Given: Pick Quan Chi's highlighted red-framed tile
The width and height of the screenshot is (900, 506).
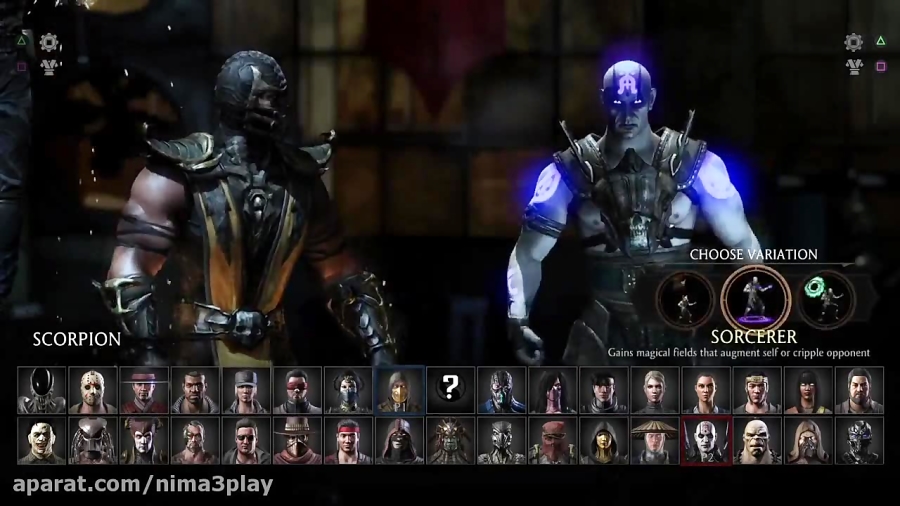Looking at the screenshot, I should tap(706, 441).
